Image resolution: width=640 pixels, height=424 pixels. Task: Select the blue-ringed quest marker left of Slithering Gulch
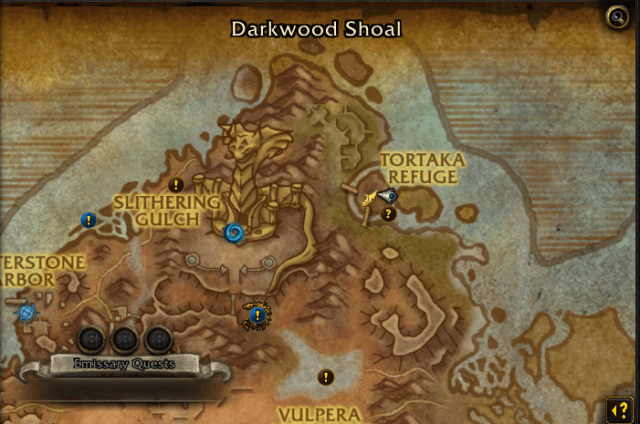pyautogui.click(x=89, y=220)
